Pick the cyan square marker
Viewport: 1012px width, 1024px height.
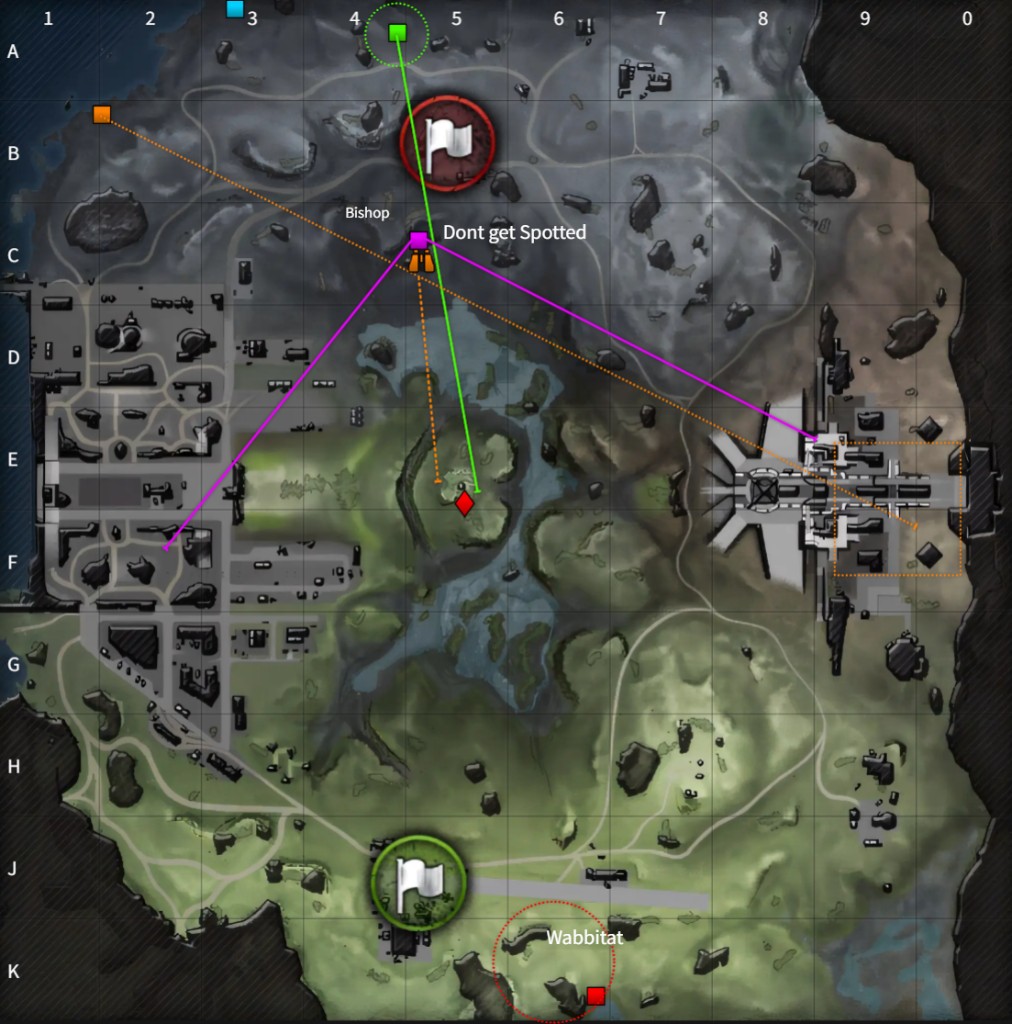pos(235,9)
